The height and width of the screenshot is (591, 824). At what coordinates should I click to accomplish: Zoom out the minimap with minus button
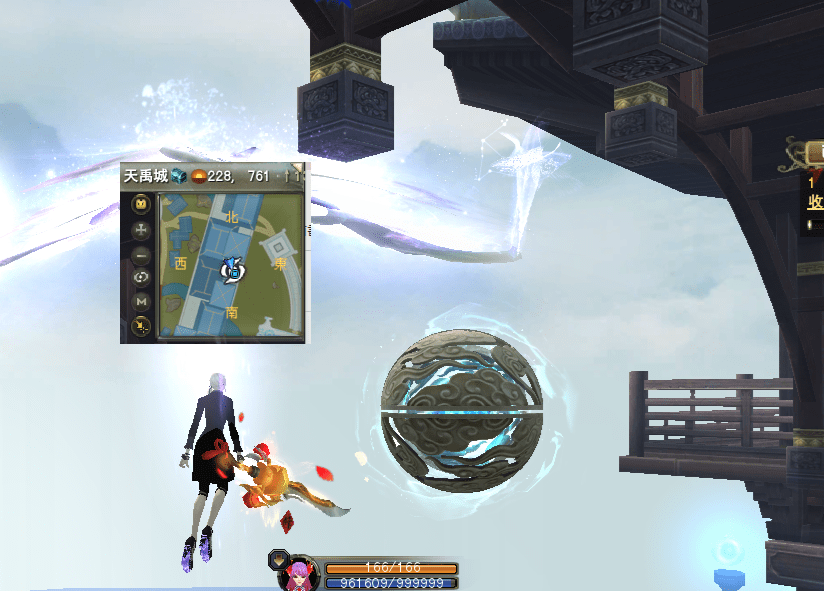142,254
